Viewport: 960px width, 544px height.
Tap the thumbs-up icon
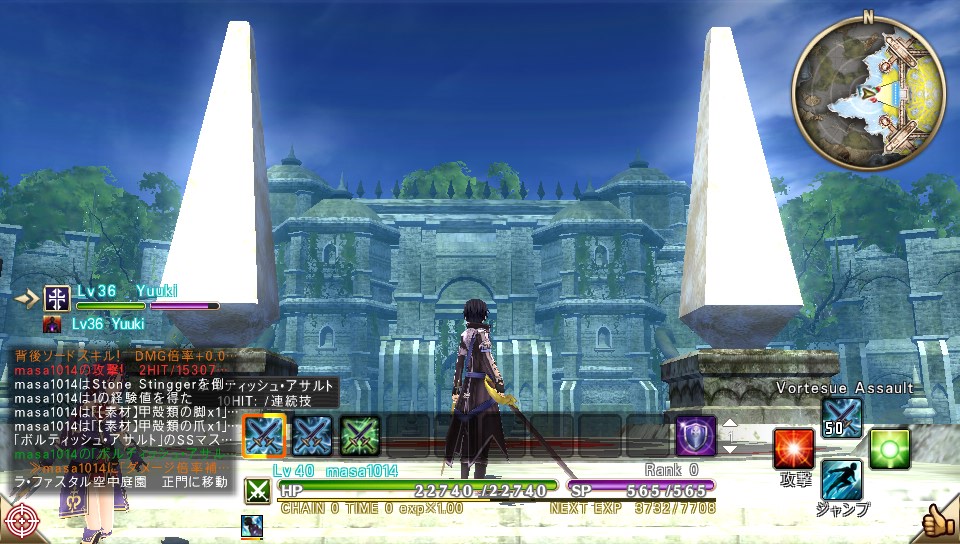pos(938,521)
